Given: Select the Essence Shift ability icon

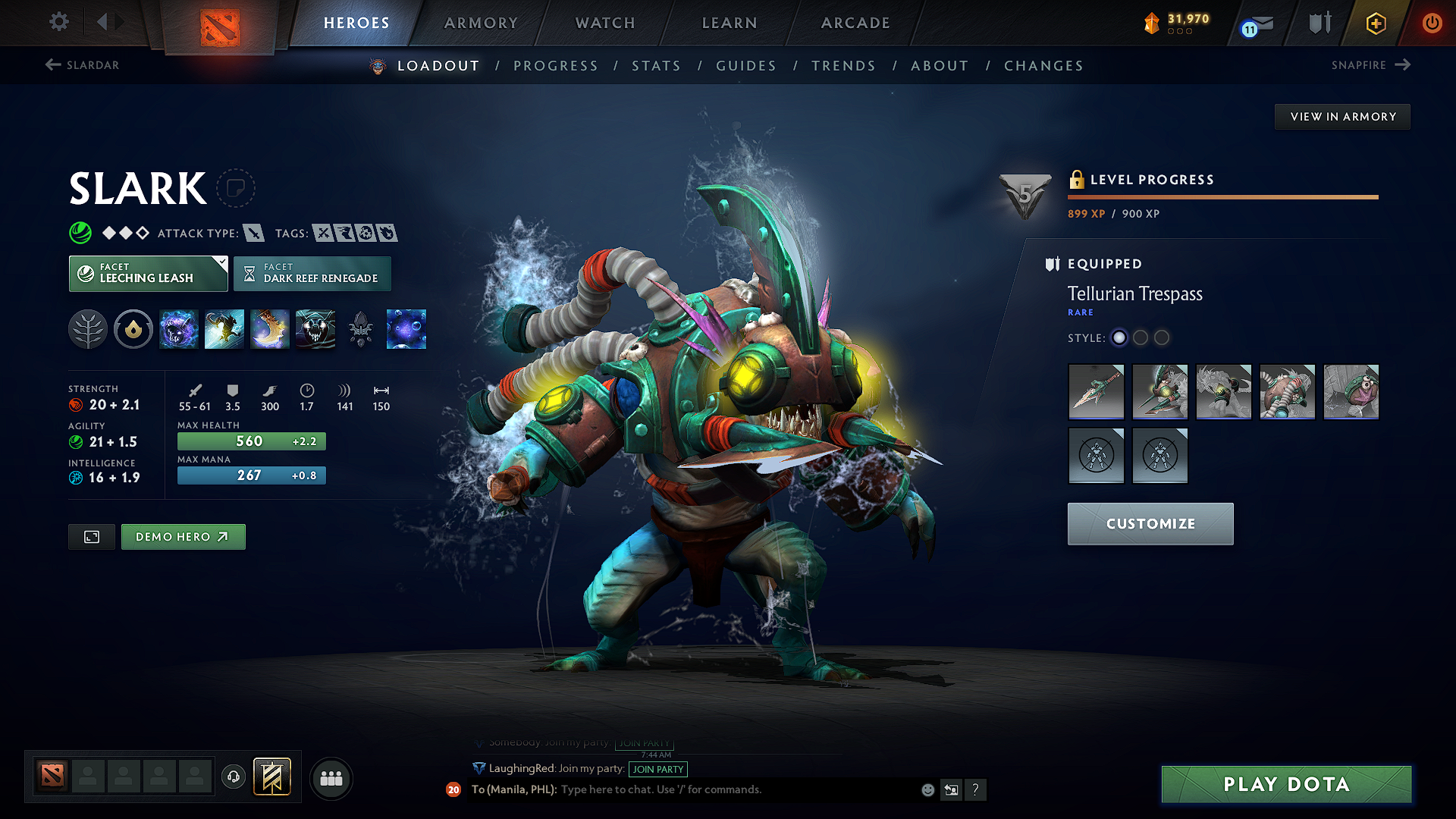Looking at the screenshot, I should click(270, 328).
